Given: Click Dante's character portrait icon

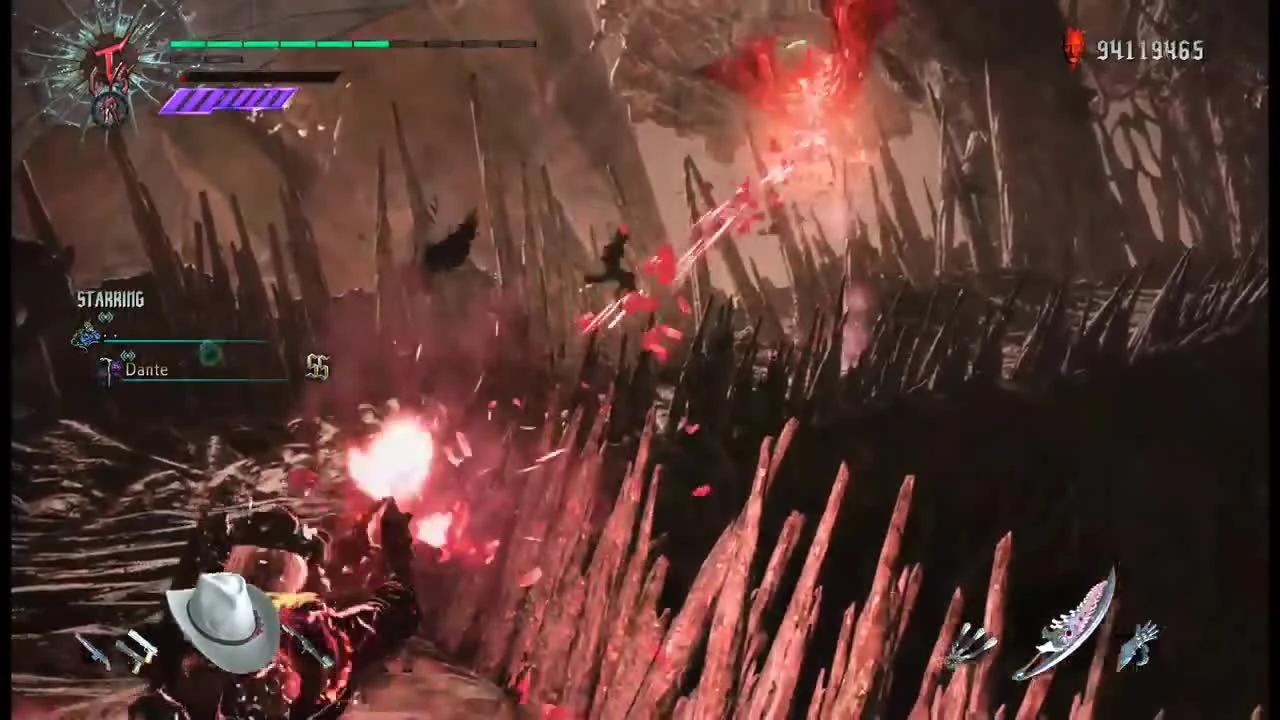Looking at the screenshot, I should coord(88,337).
